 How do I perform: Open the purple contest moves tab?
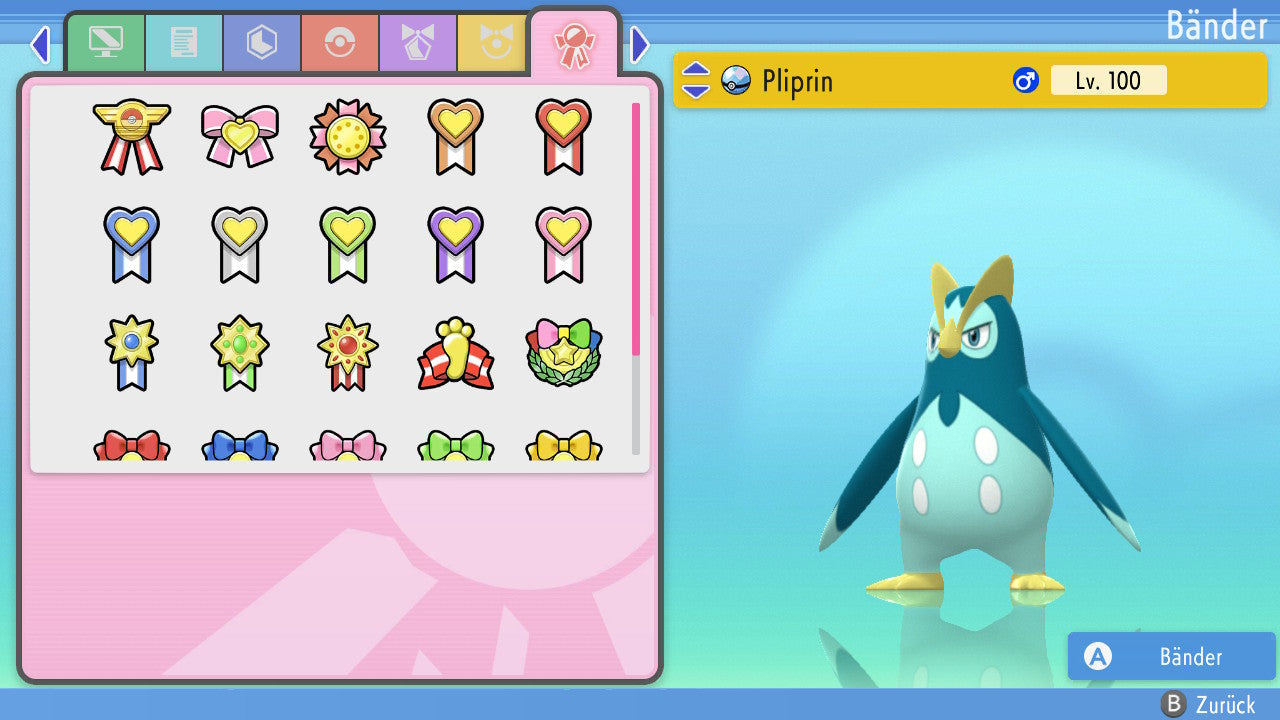pos(418,43)
